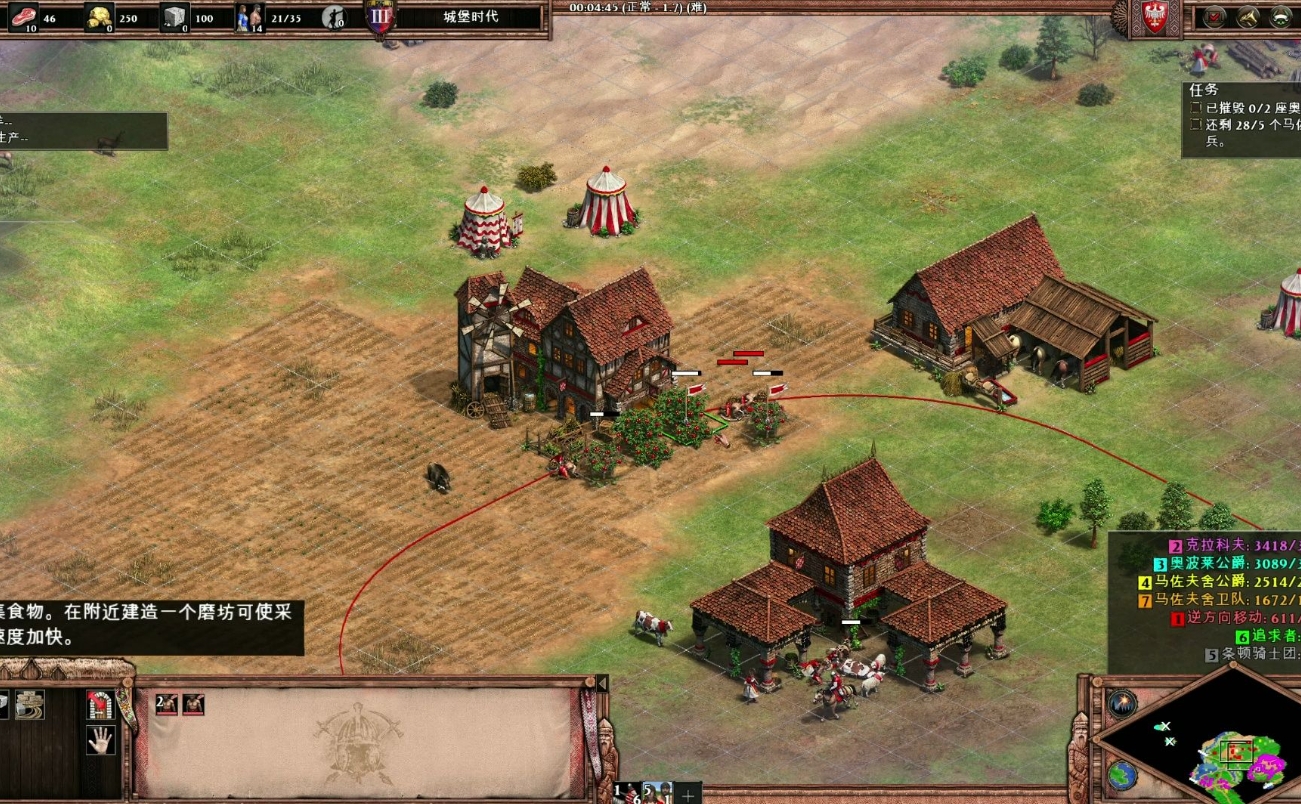Screen dimensions: 1301x804
Task: Open the diplomacy horn button
Action: click(x=1247, y=16)
